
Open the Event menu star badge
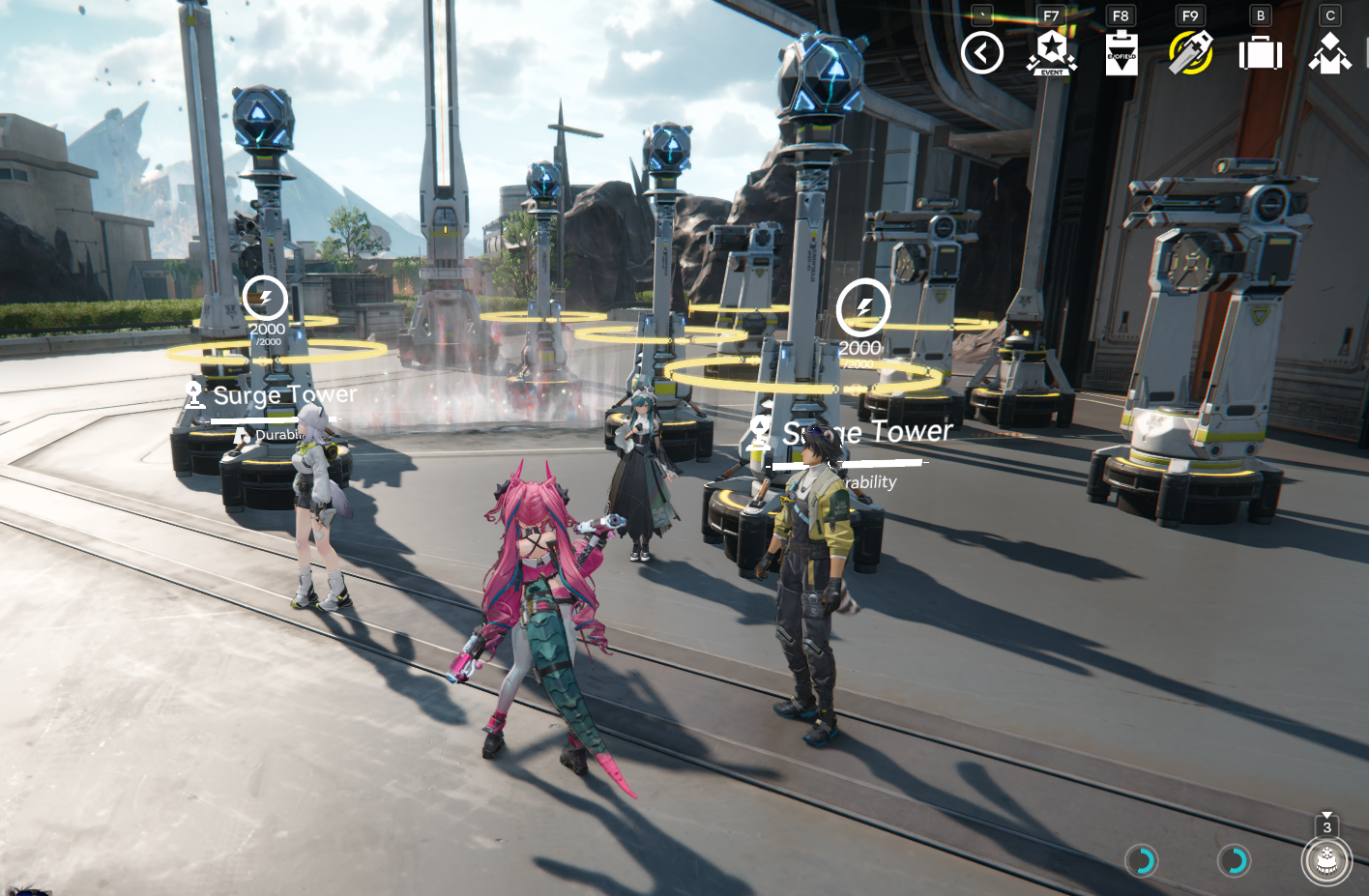click(x=1052, y=53)
